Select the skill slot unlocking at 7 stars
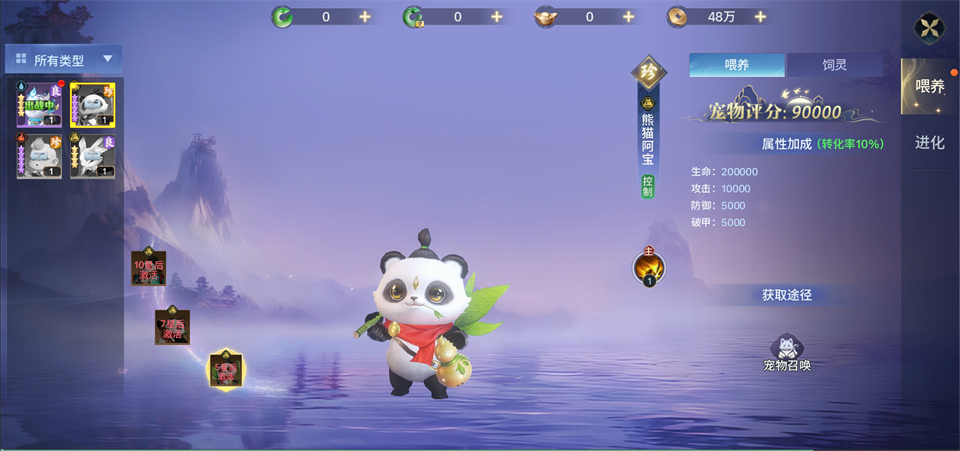This screenshot has height=451, width=960. point(172,327)
